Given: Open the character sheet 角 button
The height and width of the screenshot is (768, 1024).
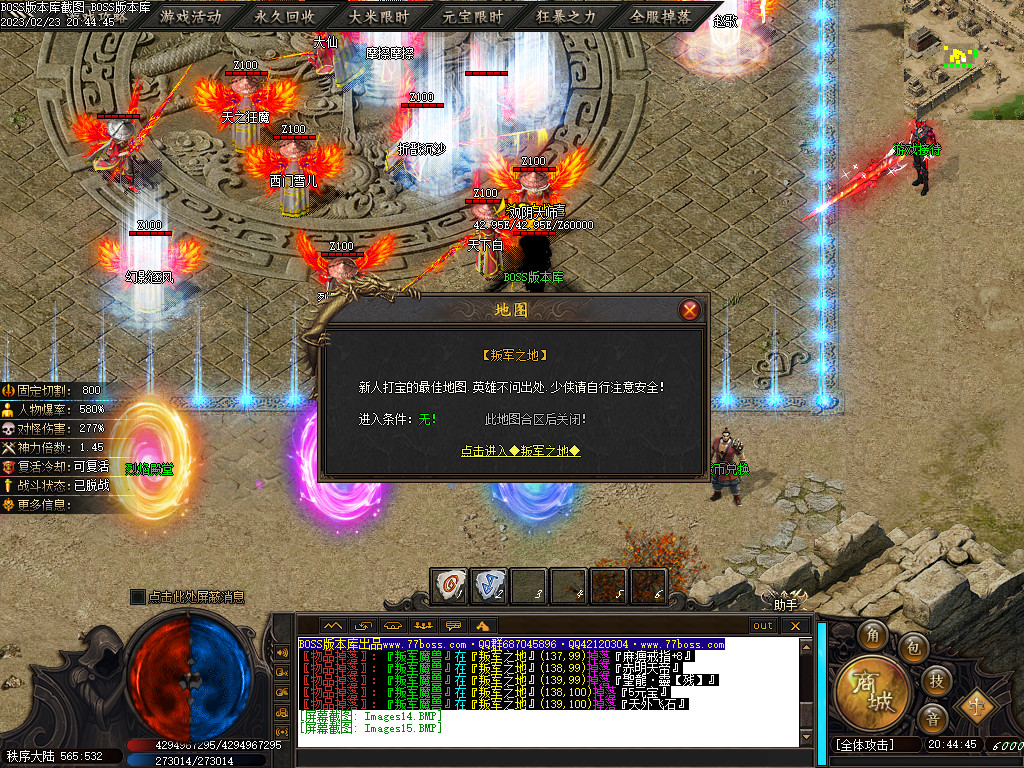Looking at the screenshot, I should [x=873, y=636].
